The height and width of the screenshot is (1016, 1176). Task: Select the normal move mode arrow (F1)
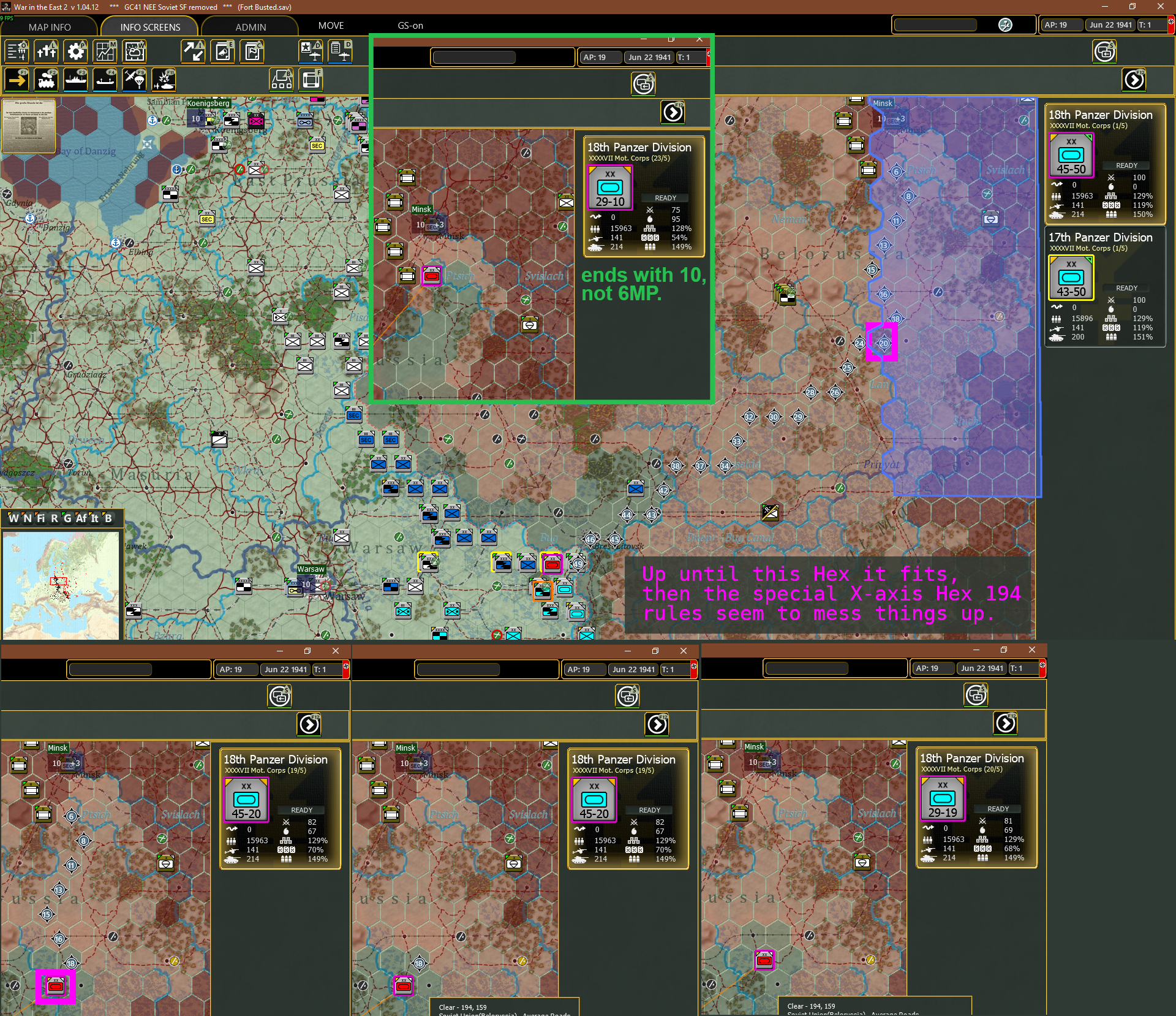tap(17, 80)
